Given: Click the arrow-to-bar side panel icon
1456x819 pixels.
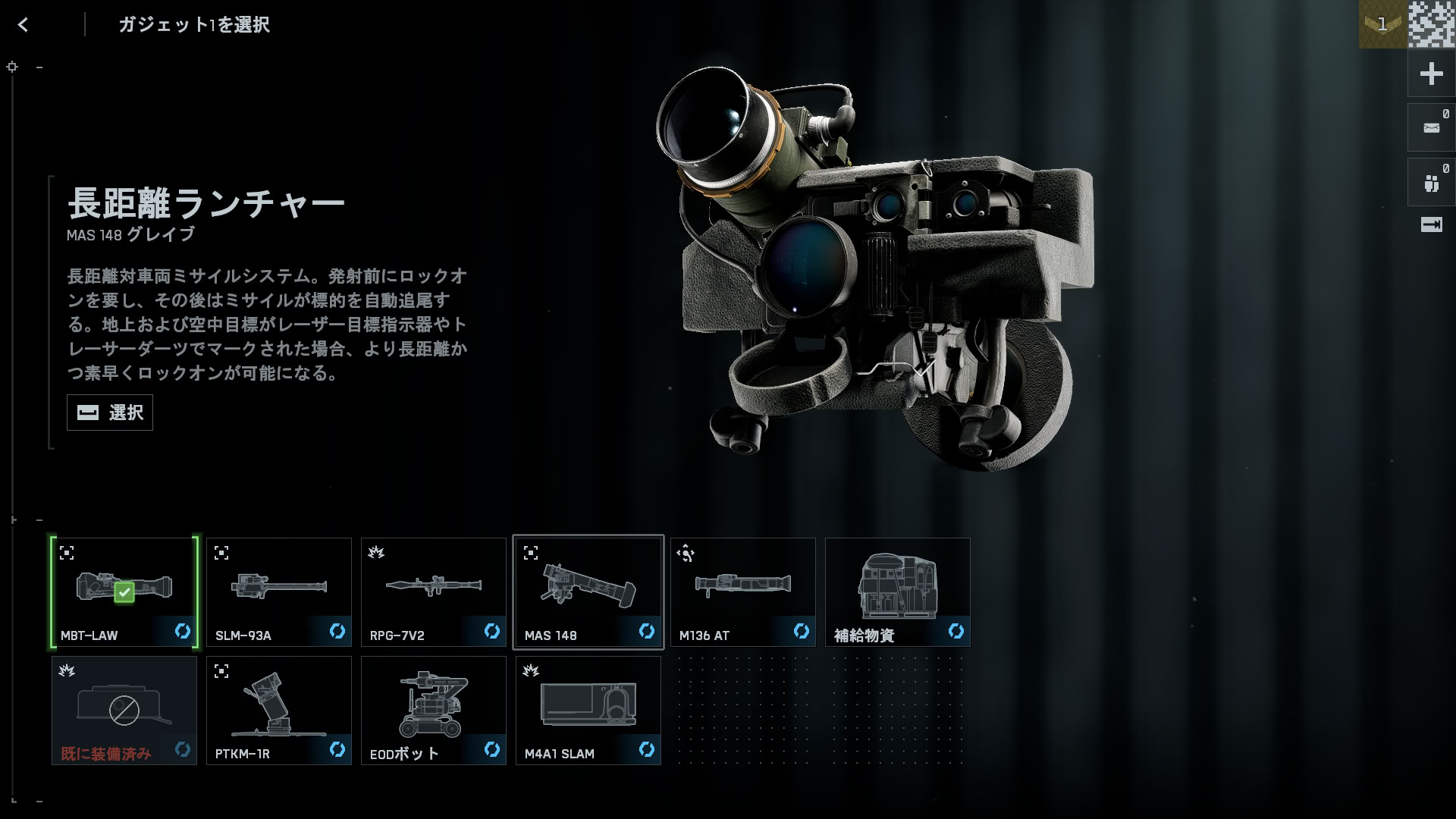Looking at the screenshot, I should [x=1431, y=224].
